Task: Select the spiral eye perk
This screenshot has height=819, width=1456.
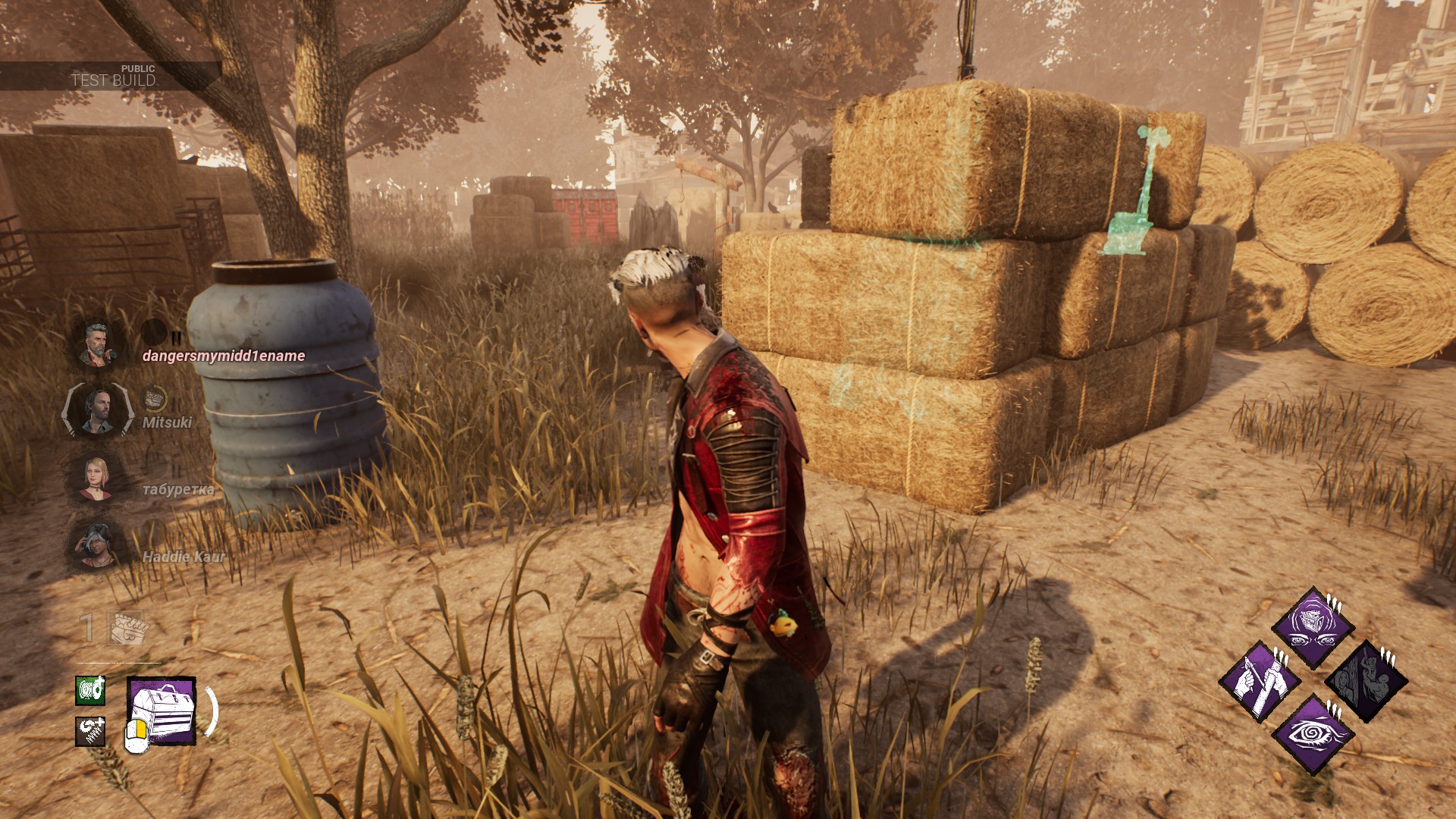Action: coord(1313,734)
